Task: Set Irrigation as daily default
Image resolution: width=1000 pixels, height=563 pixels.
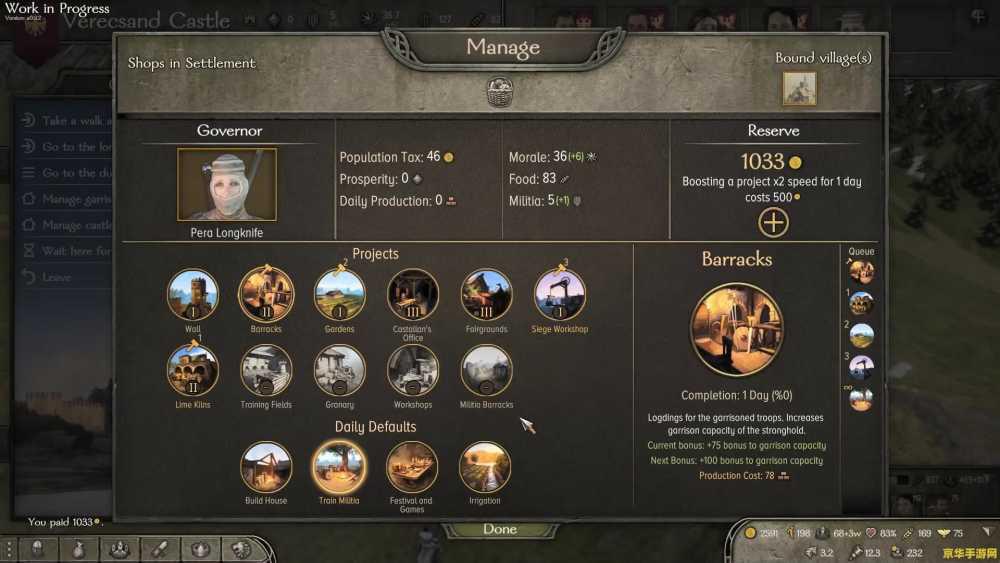Action: pos(485,467)
